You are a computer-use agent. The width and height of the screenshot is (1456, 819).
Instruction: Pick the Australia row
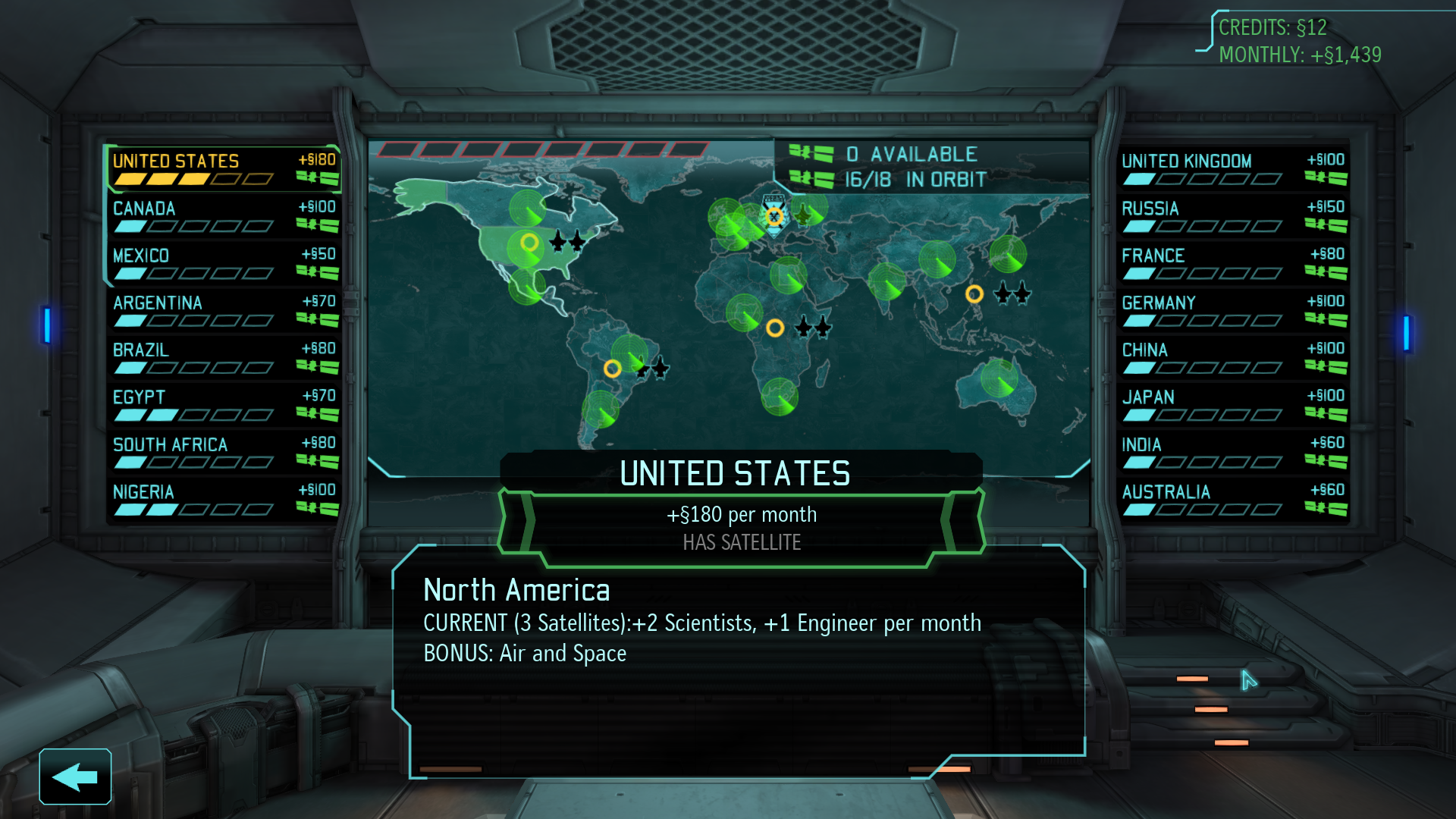click(1232, 500)
